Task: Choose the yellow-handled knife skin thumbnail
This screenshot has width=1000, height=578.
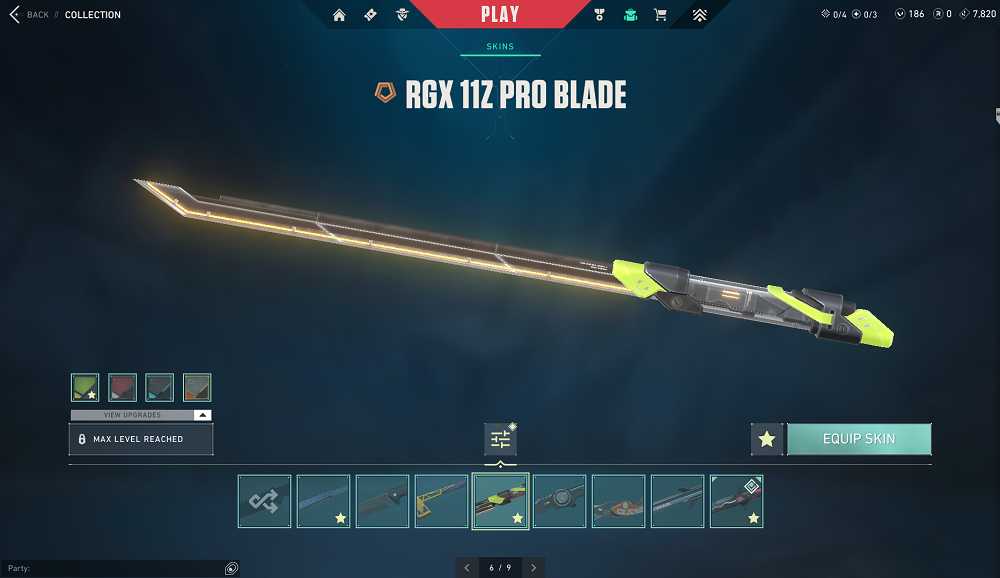Action: pyautogui.click(x=441, y=501)
